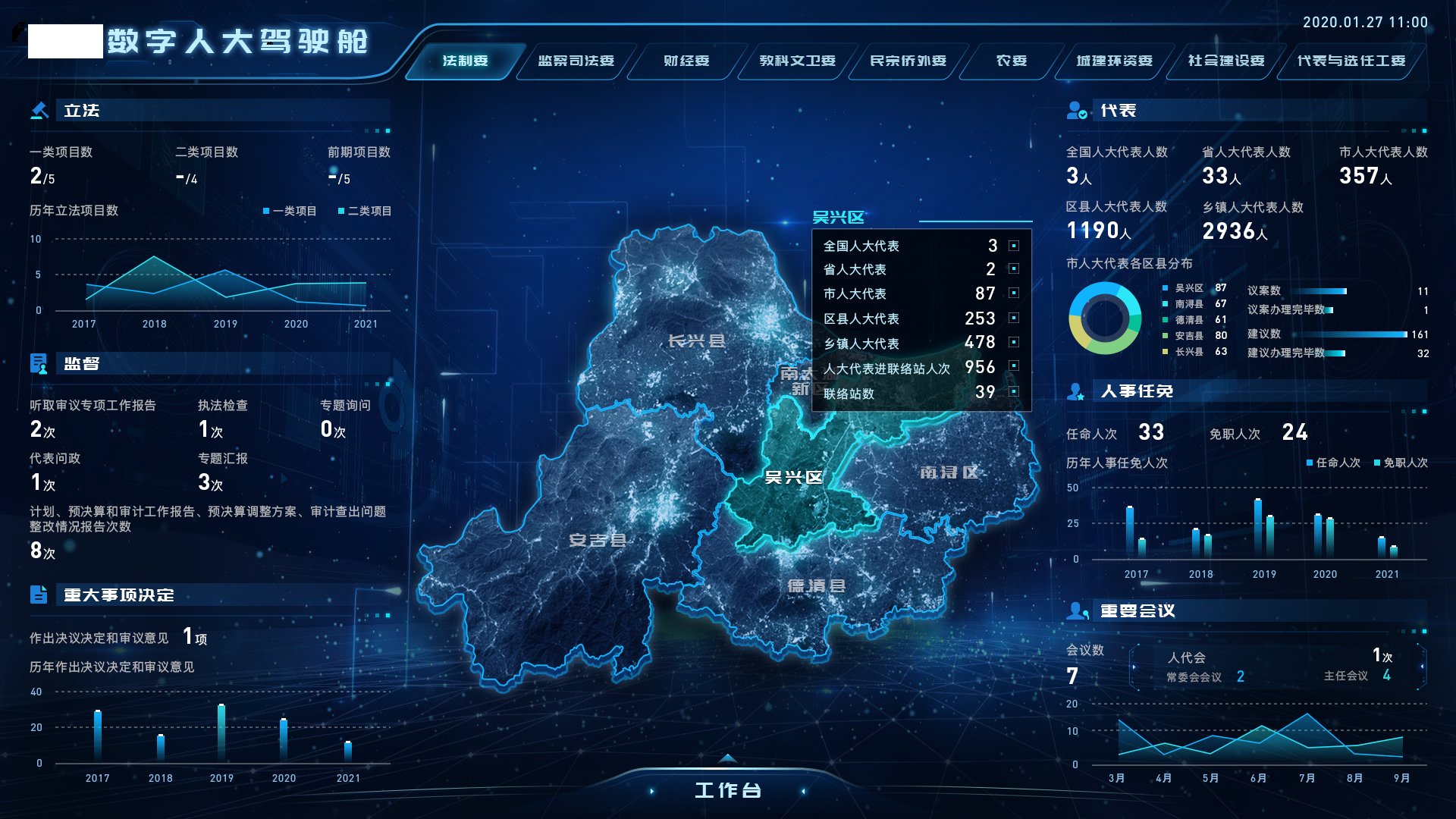Click the 重要会议 panel icon
Image resolution: width=1456 pixels, height=819 pixels.
[x=1077, y=610]
